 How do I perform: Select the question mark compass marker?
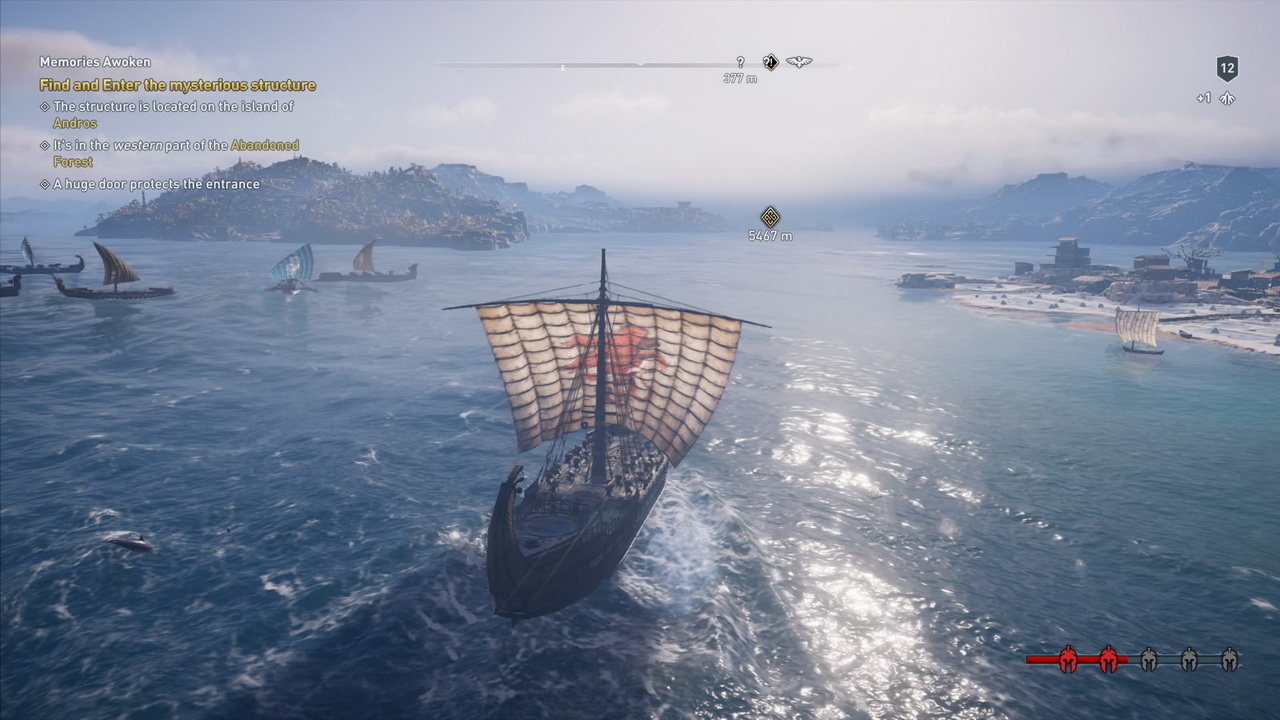740,62
